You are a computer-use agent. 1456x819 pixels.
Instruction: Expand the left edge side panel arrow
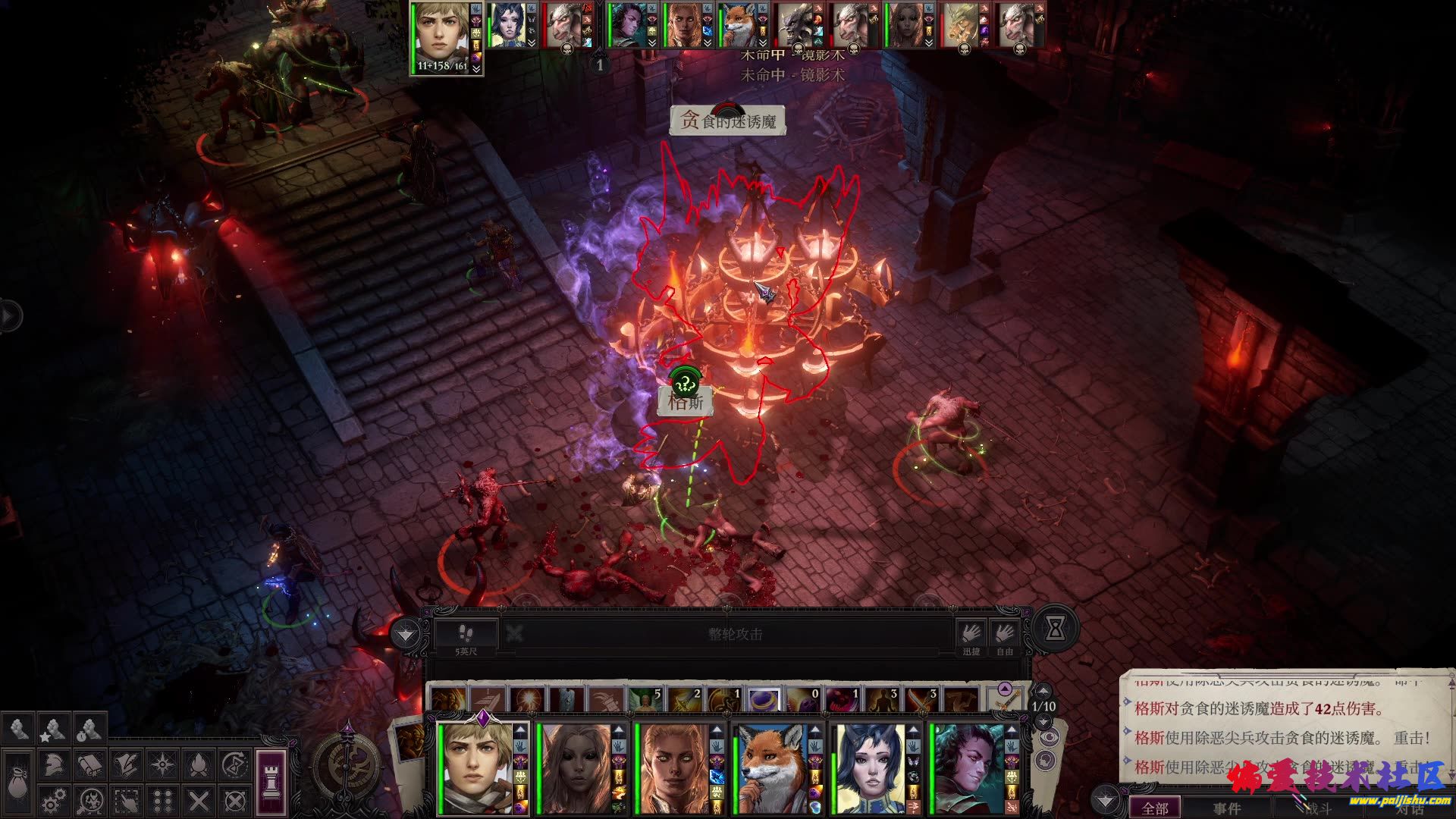[x=9, y=315]
